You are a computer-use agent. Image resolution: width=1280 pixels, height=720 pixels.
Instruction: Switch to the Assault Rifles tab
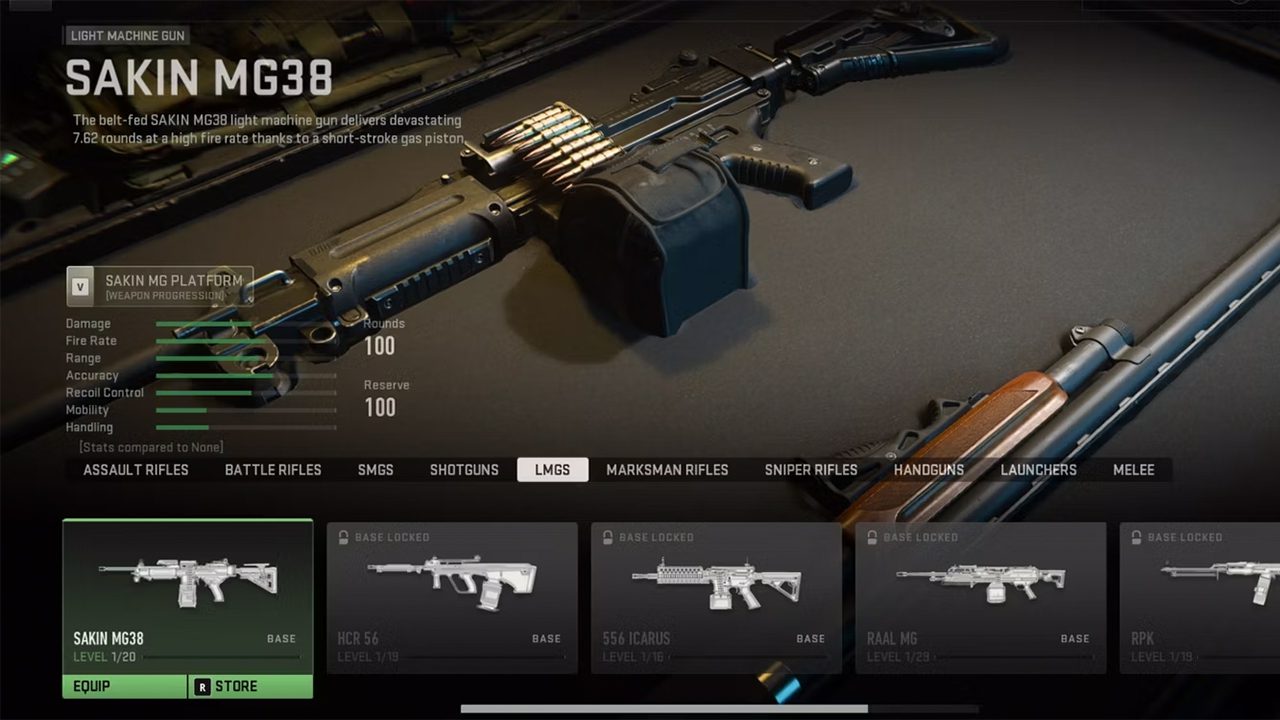136,470
